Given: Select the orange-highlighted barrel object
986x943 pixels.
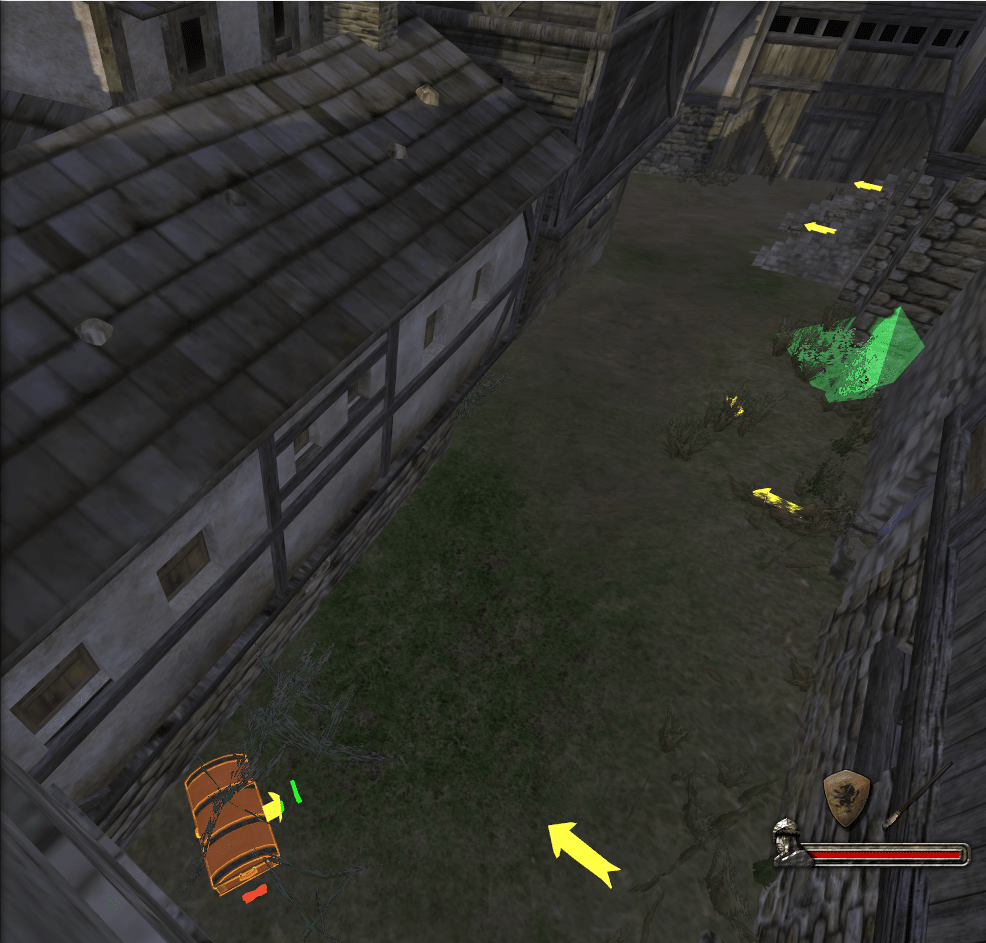Looking at the screenshot, I should pyautogui.click(x=230, y=822).
